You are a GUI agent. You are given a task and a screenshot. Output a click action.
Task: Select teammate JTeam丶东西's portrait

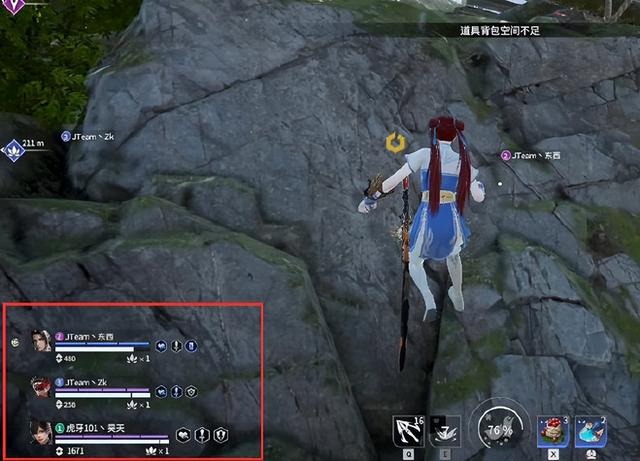coord(41,341)
